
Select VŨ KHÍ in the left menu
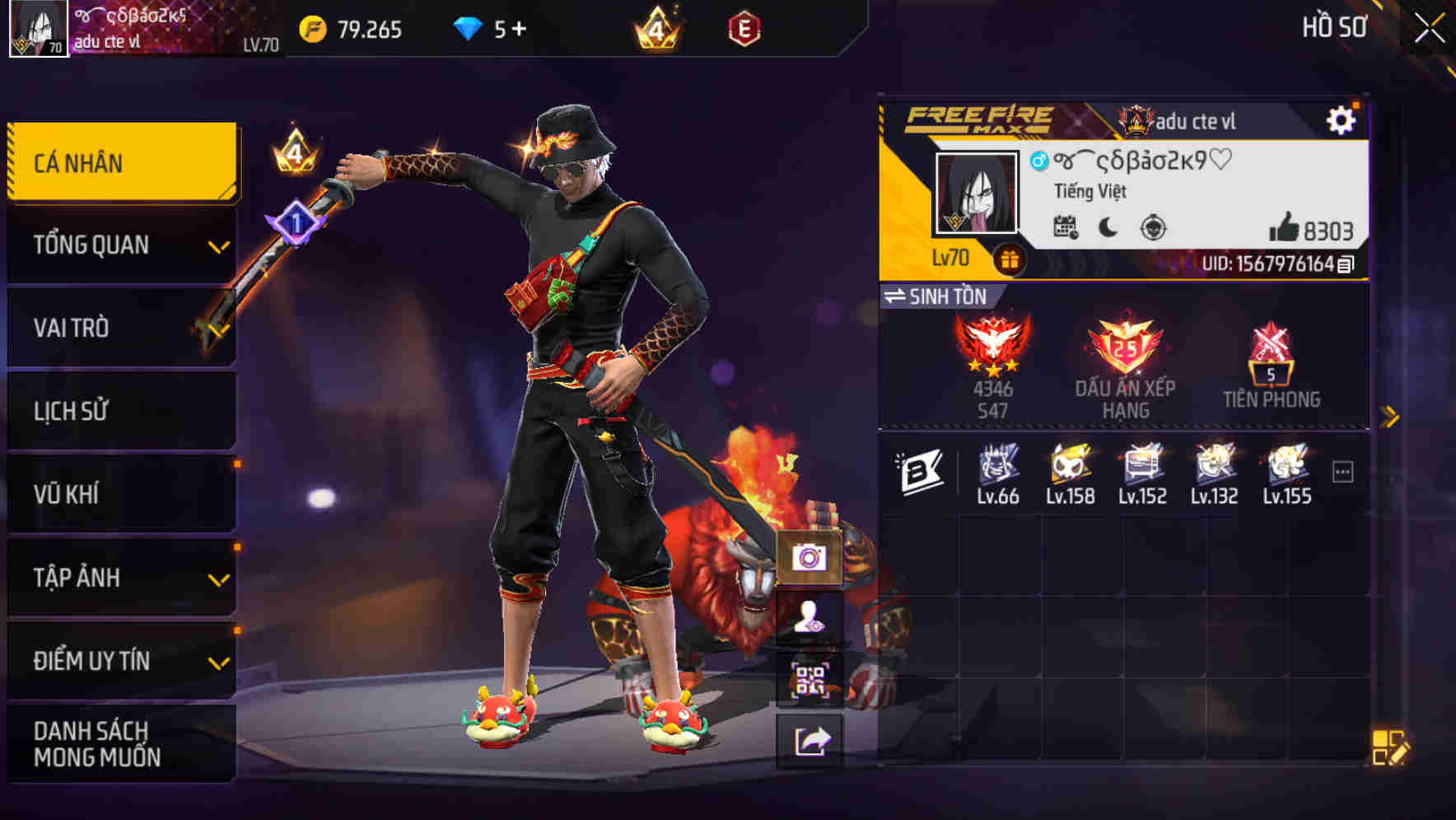coord(119,494)
